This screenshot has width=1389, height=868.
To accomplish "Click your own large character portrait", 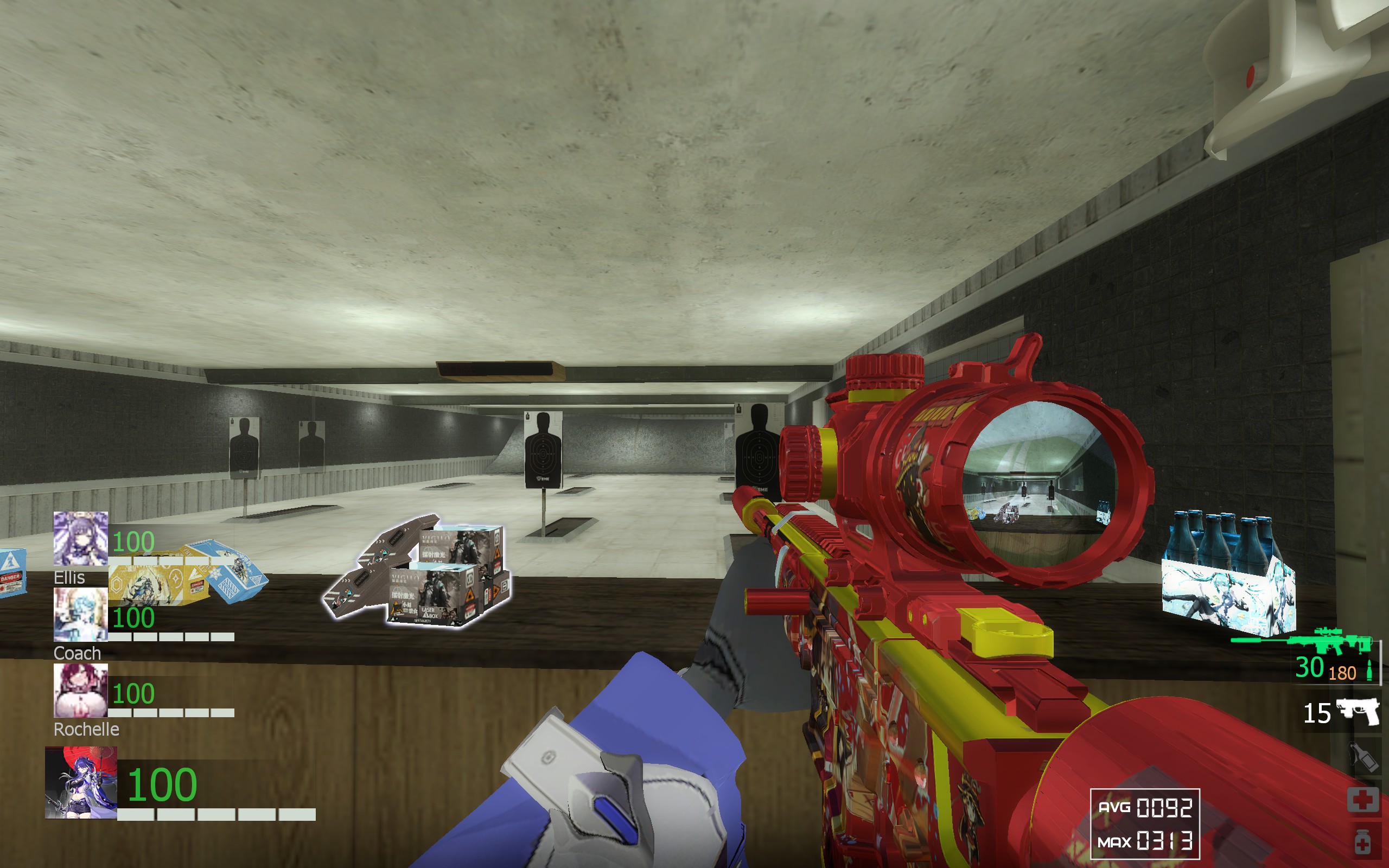I will pos(81,782).
